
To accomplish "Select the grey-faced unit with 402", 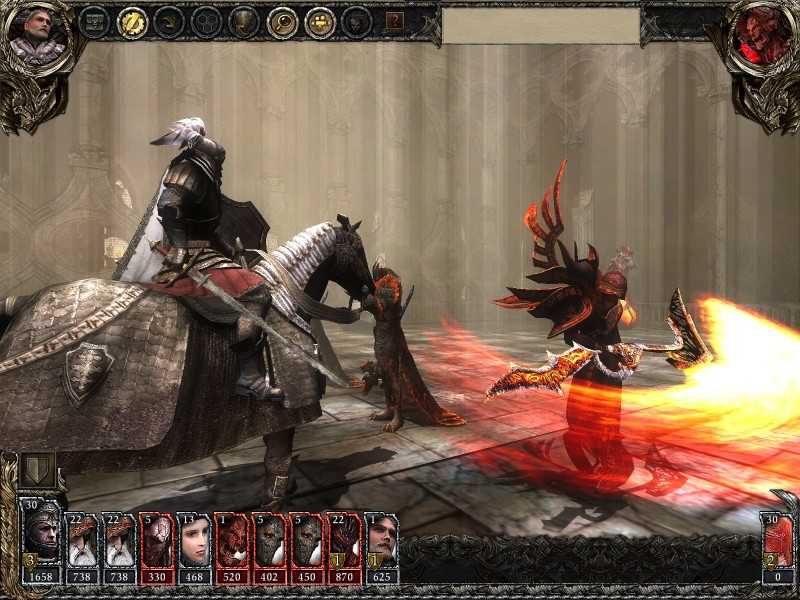I will 268,543.
